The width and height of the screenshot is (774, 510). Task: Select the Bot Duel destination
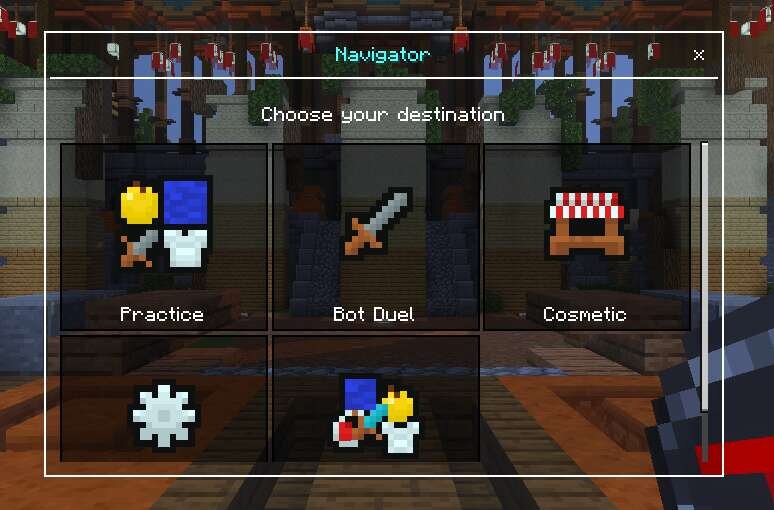tap(375, 237)
